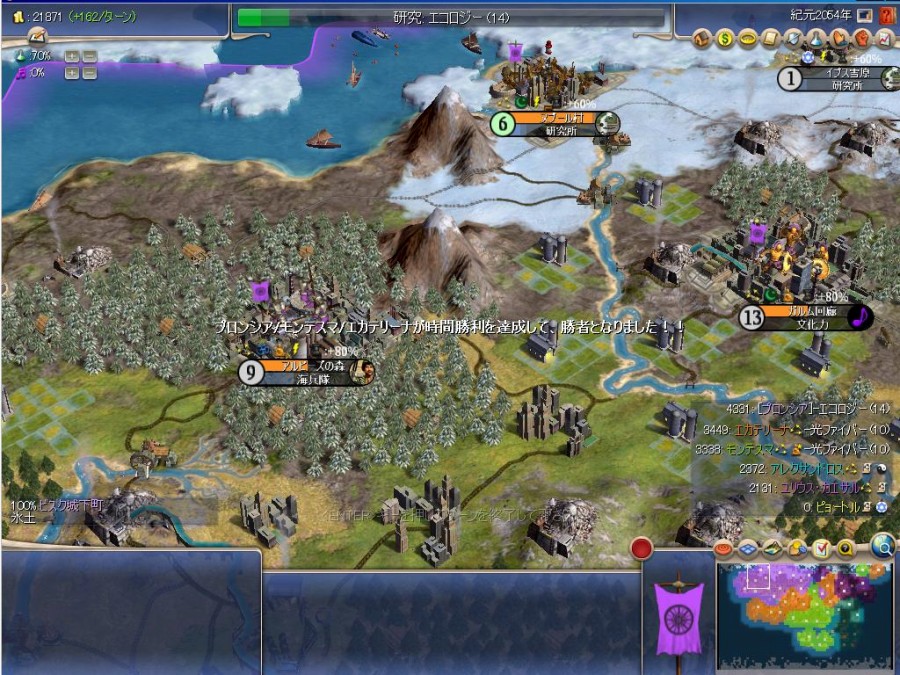The width and height of the screenshot is (900, 675).
Task: Increase the research rate with plus button
Action: click(x=71, y=56)
